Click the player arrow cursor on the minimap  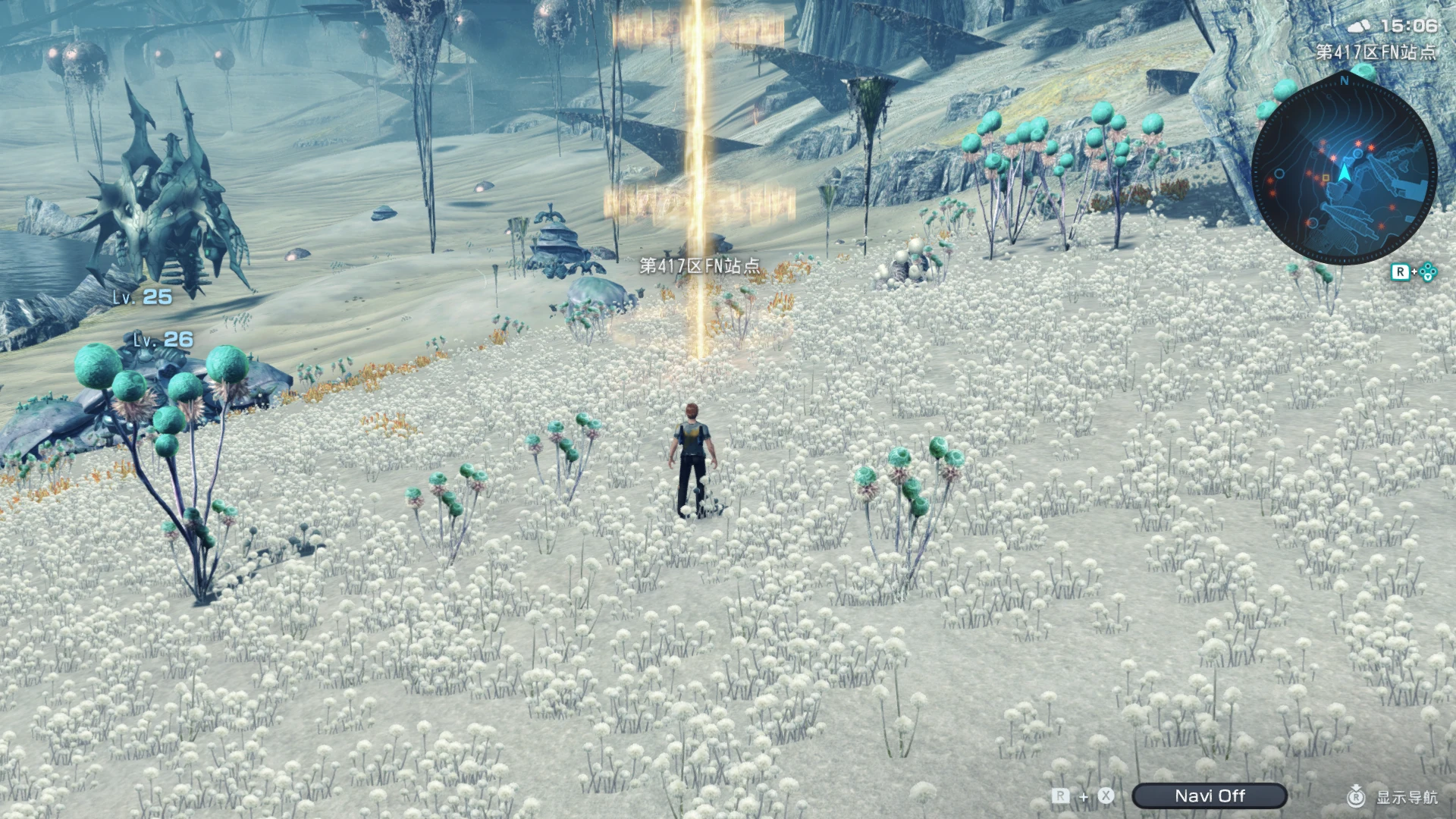1344,170
